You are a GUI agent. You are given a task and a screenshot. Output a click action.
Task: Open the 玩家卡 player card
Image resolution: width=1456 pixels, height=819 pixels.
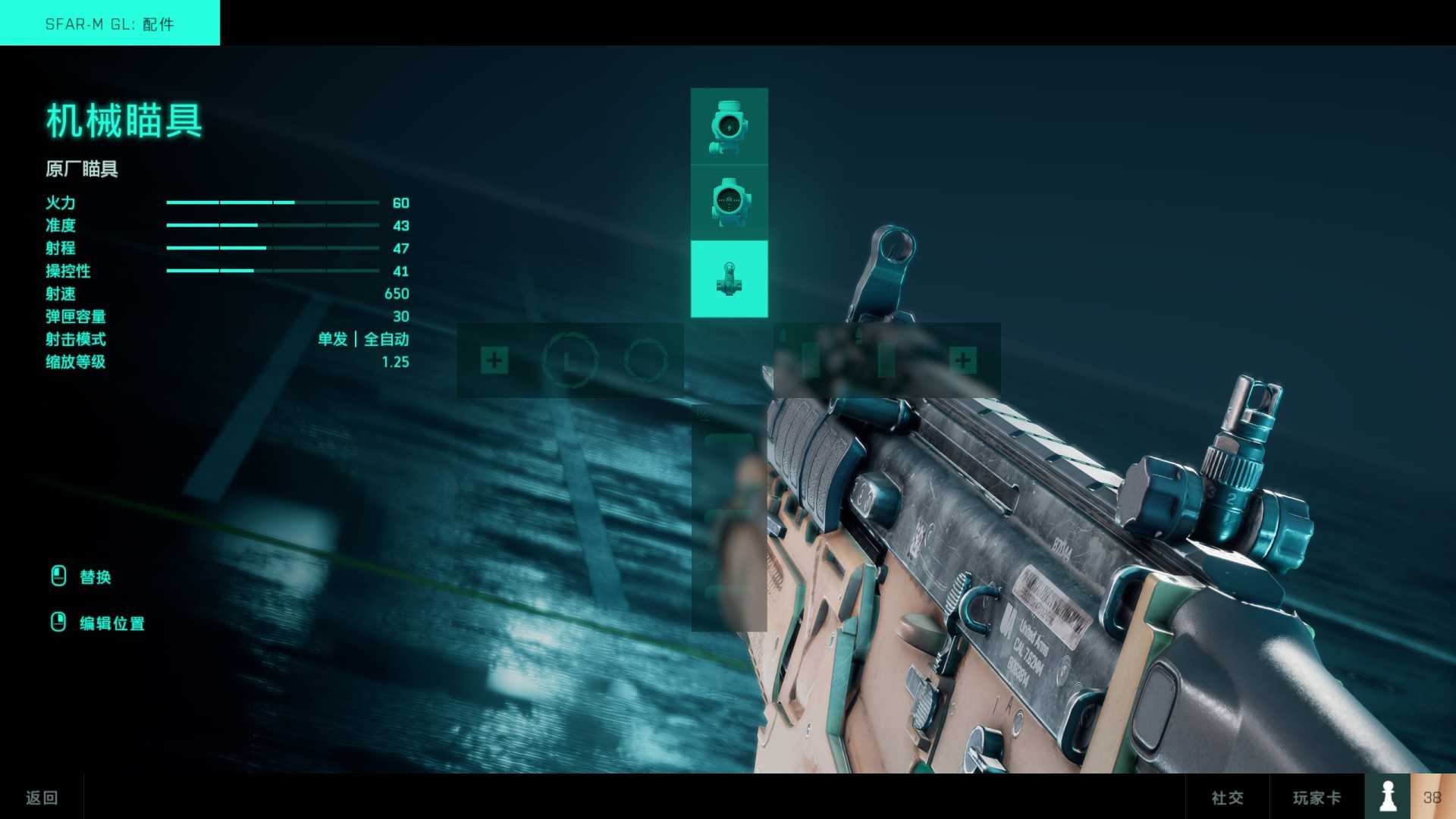point(1316,797)
